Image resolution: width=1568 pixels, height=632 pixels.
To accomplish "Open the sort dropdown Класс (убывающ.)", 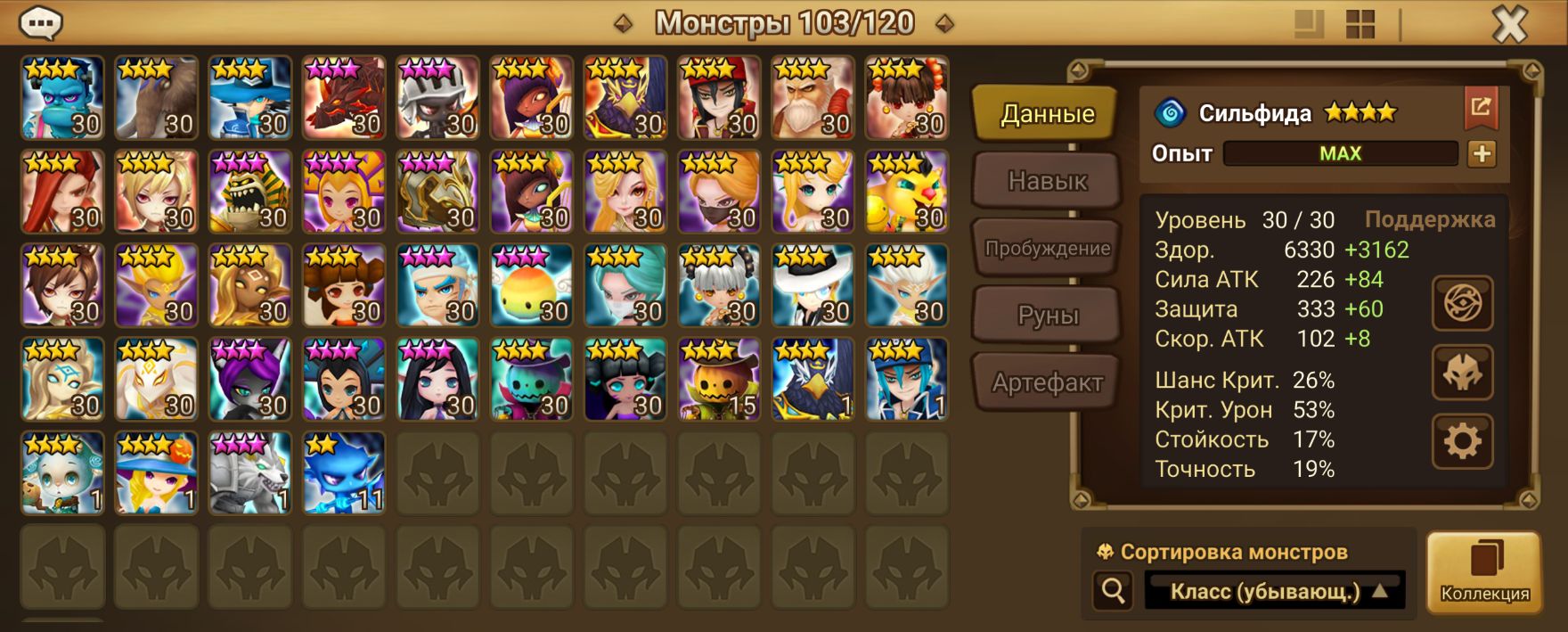I will [x=1274, y=591].
